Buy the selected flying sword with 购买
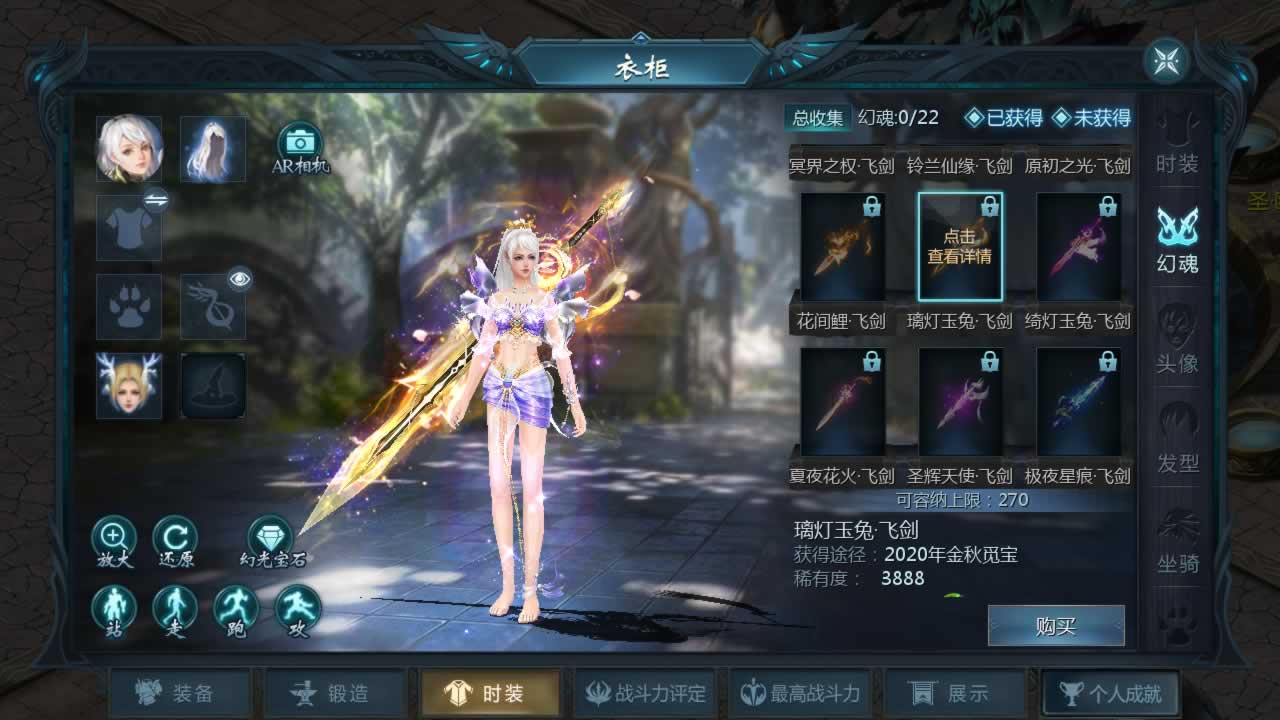Viewport: 1280px width, 720px height. pos(1056,626)
